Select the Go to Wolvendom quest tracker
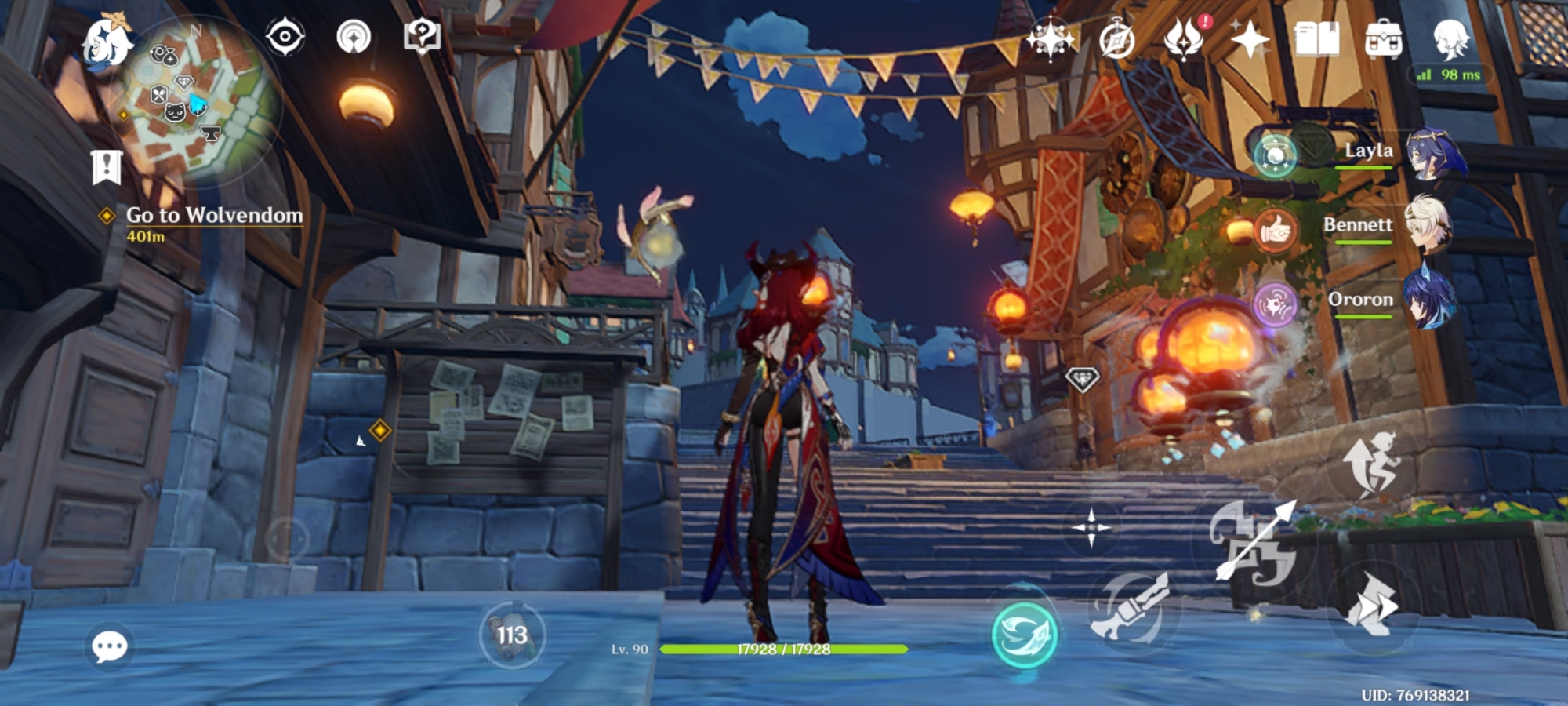1568x706 pixels. (x=213, y=216)
